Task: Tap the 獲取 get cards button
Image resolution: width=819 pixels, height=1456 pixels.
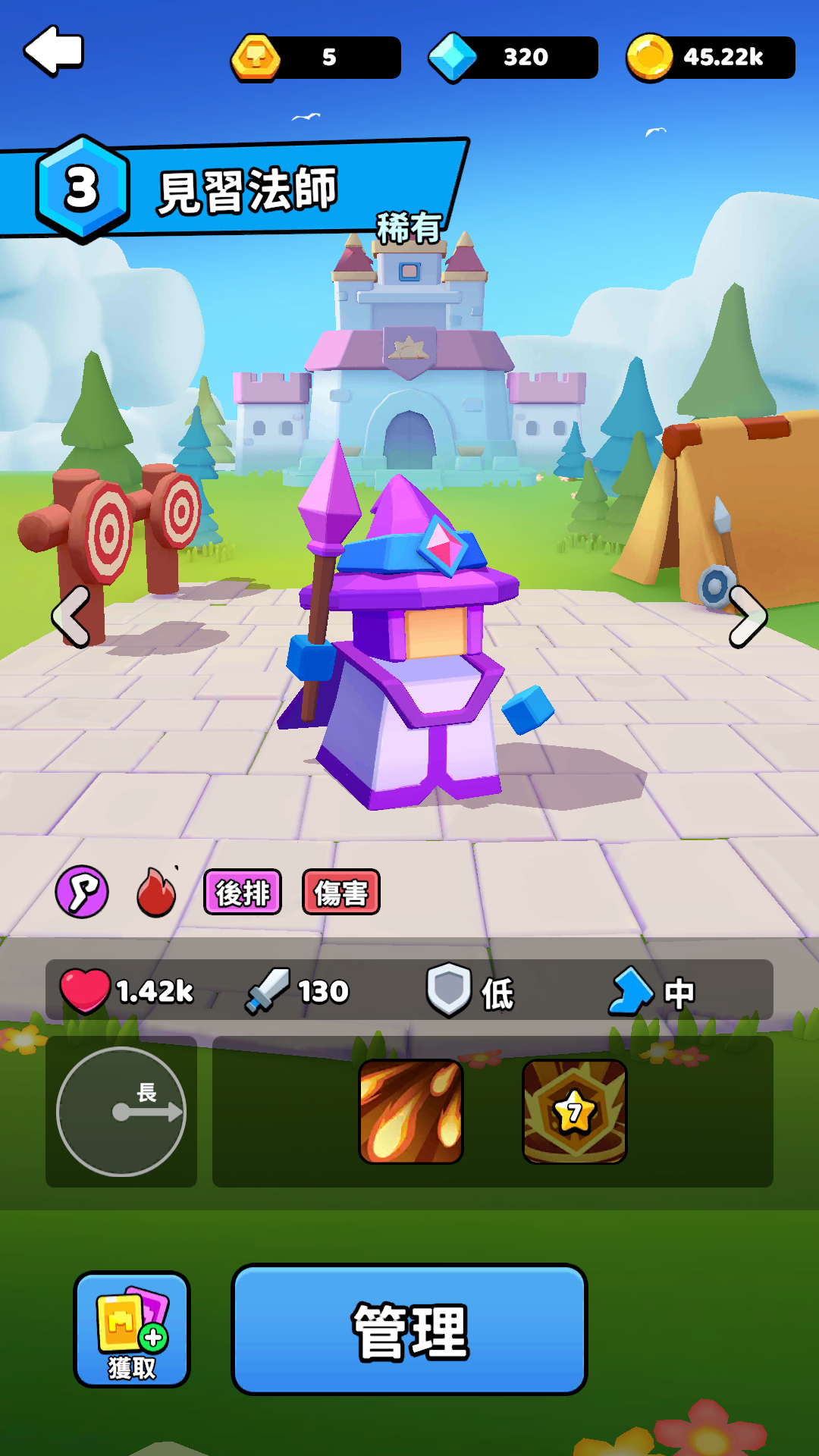Action: click(x=132, y=1329)
